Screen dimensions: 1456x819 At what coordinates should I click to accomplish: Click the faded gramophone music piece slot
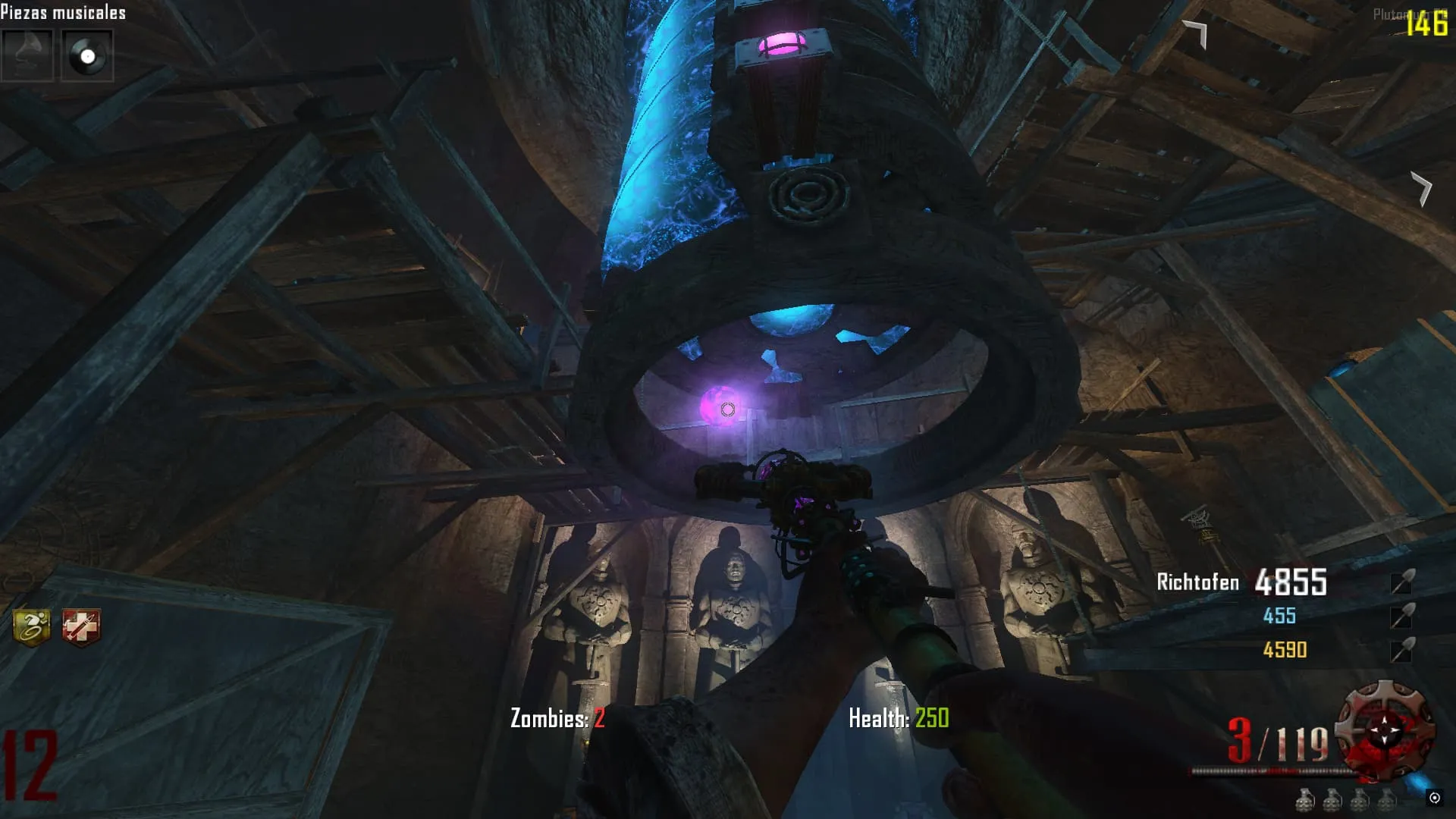click(x=27, y=55)
